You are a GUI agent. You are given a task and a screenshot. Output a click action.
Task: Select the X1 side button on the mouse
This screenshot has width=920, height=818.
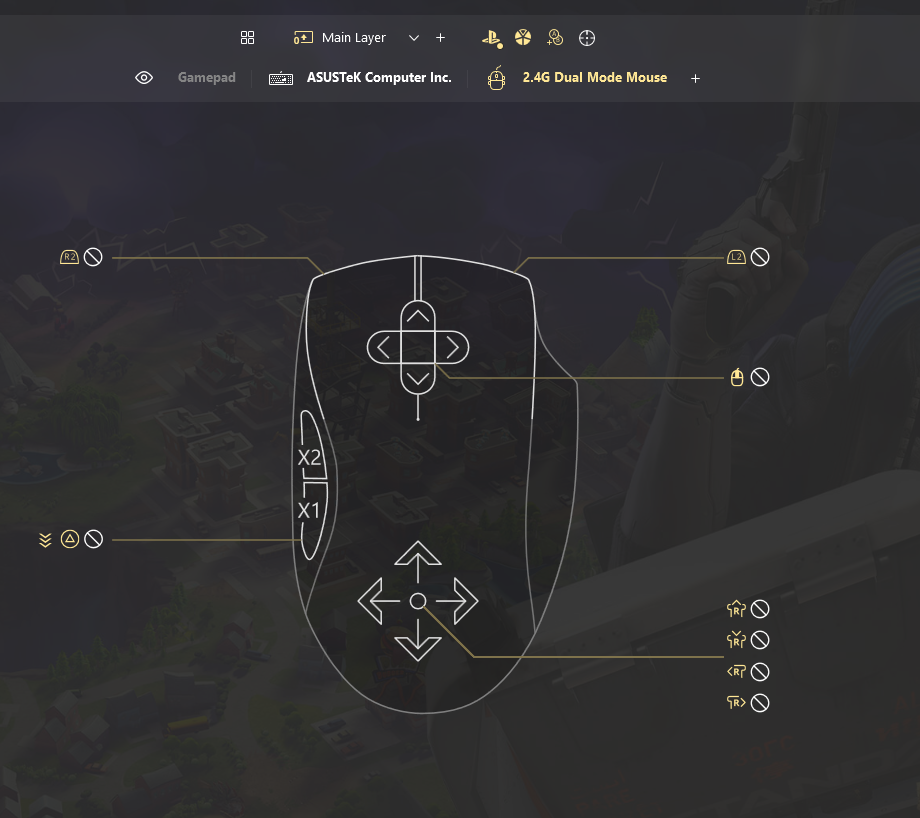pyautogui.click(x=309, y=511)
